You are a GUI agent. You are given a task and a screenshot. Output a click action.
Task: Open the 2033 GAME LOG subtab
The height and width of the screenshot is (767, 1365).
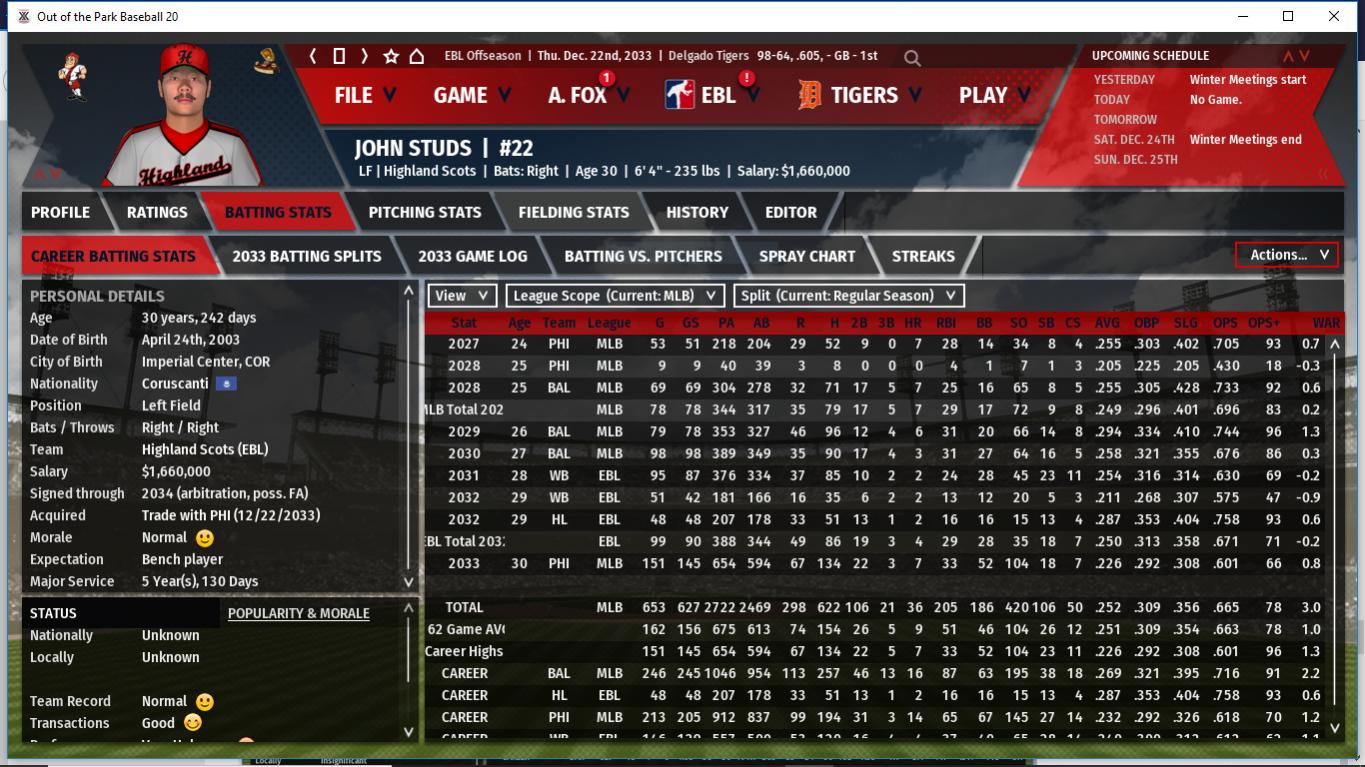[473, 256]
